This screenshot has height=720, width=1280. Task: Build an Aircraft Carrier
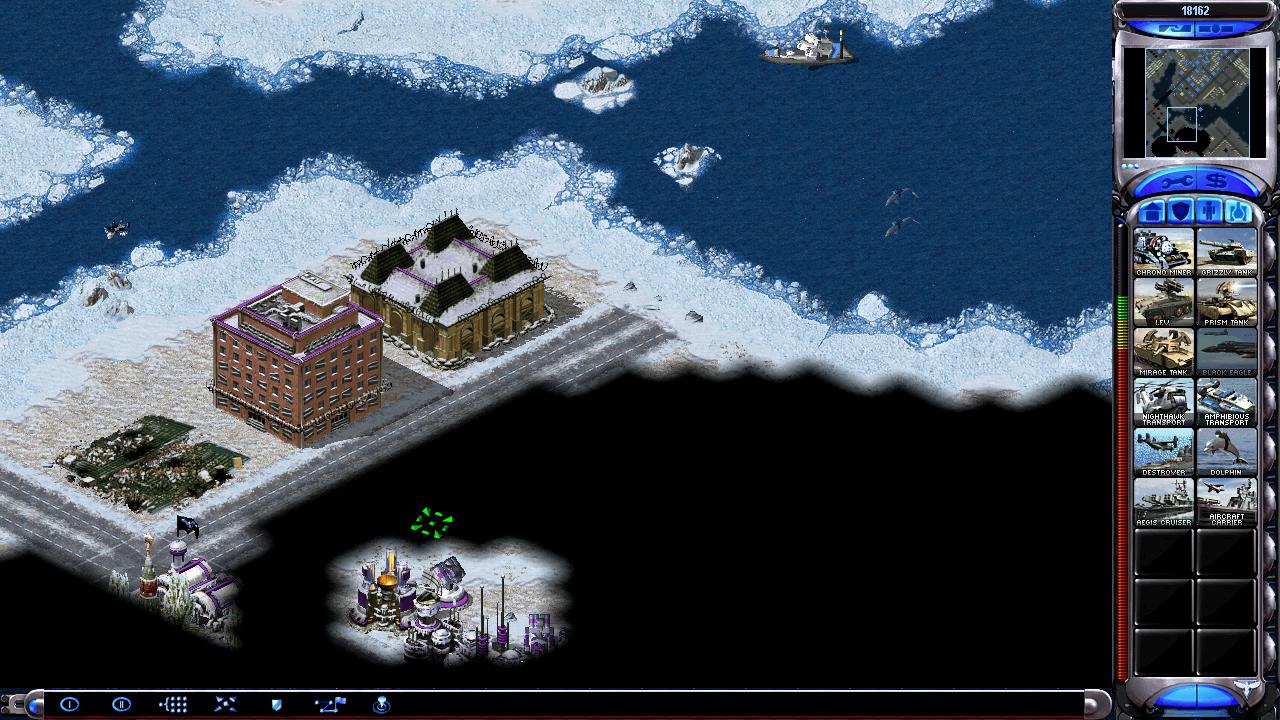click(x=1226, y=502)
